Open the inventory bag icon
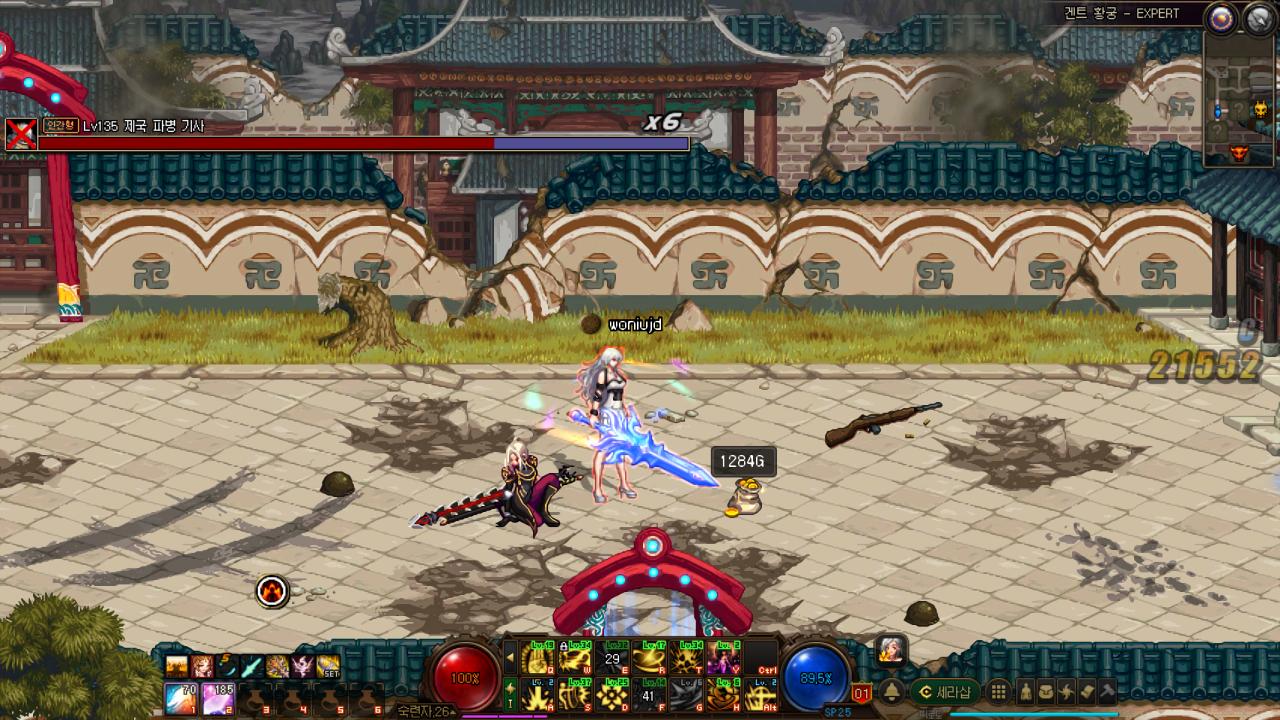Viewport: 1280px width, 720px height. click(1046, 691)
